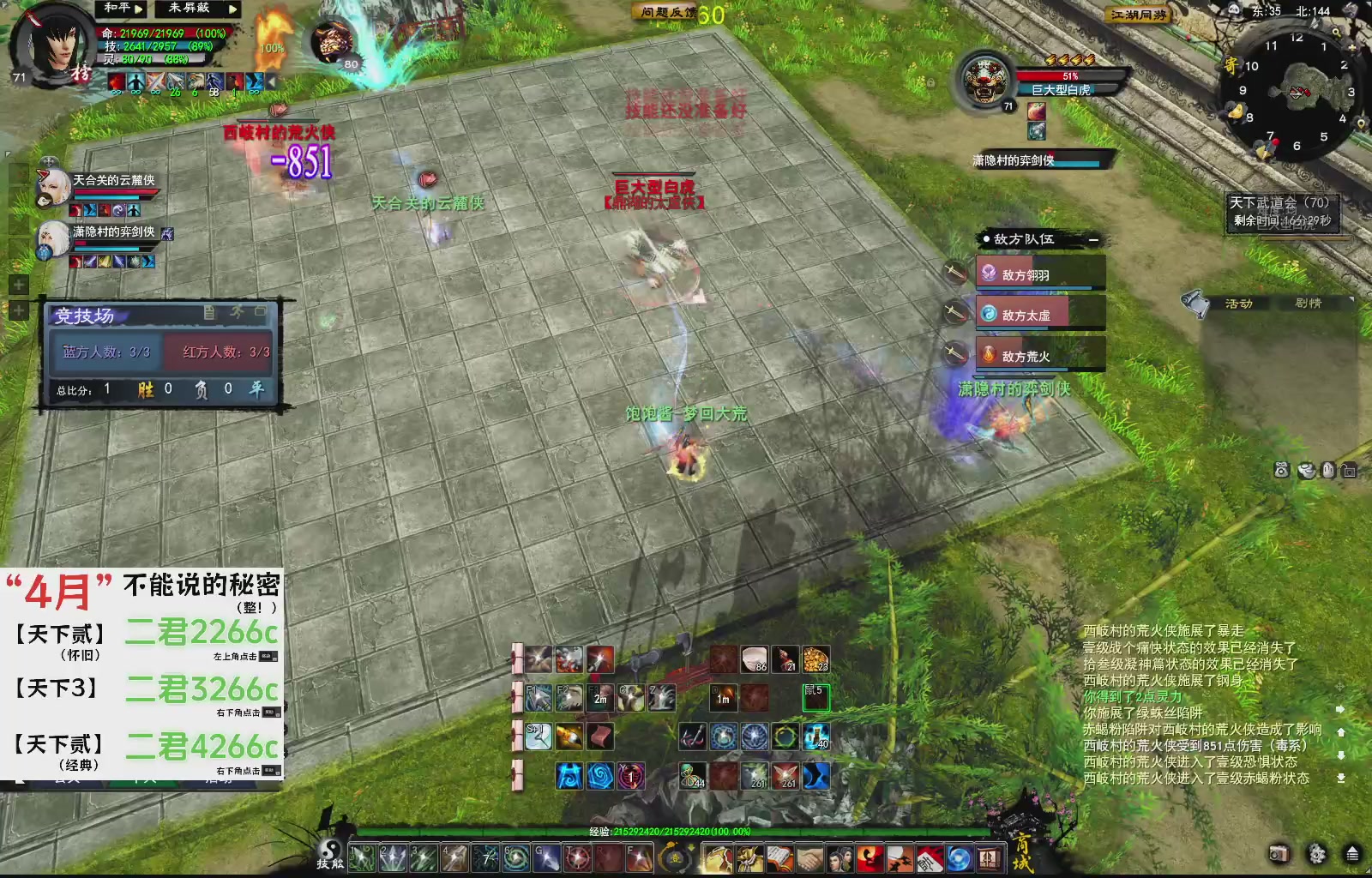Select skill slot 1 in the hotbar
Screen dimensions: 1372x878
coord(361,857)
